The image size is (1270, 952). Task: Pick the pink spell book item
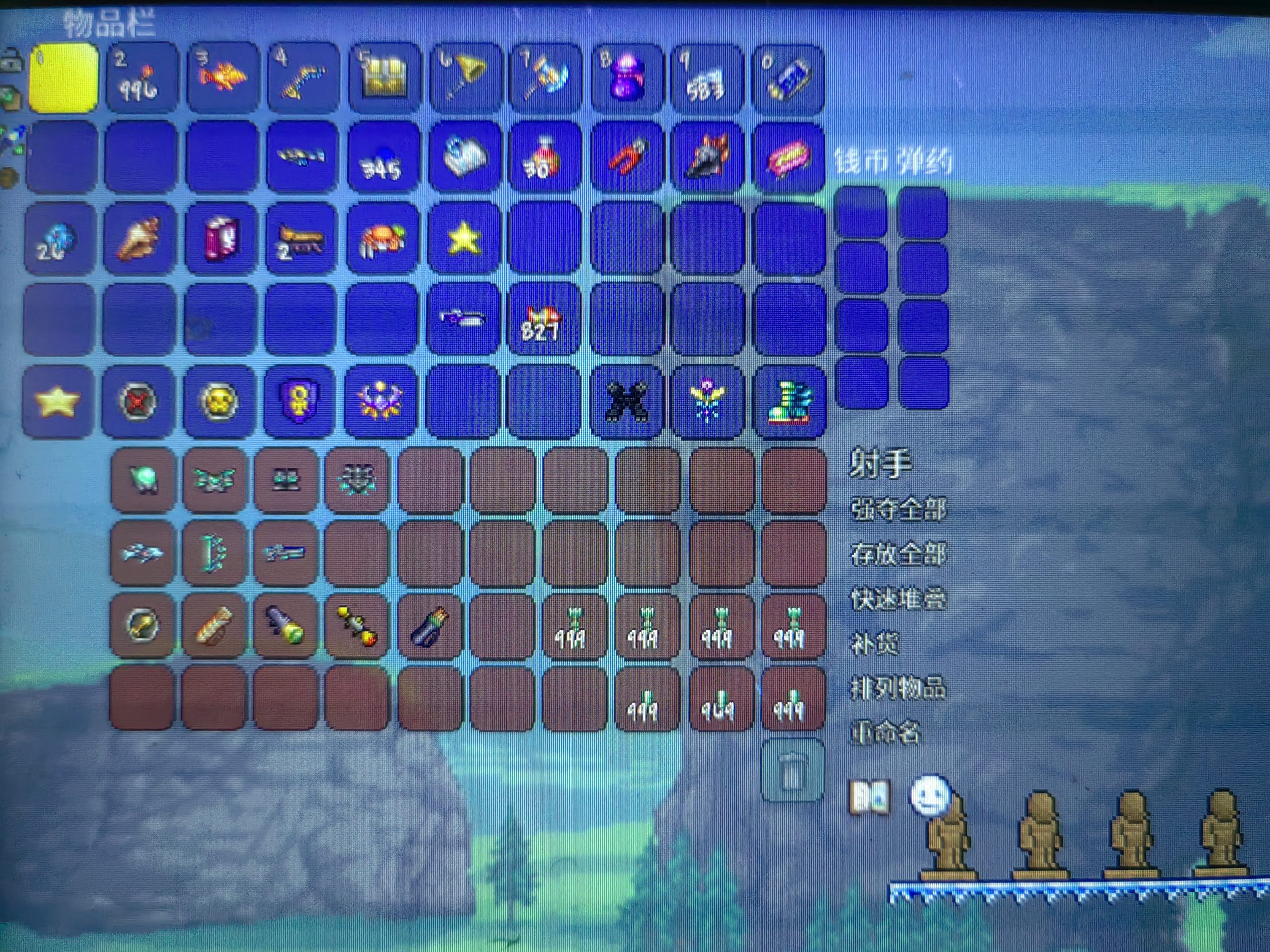click(221, 238)
